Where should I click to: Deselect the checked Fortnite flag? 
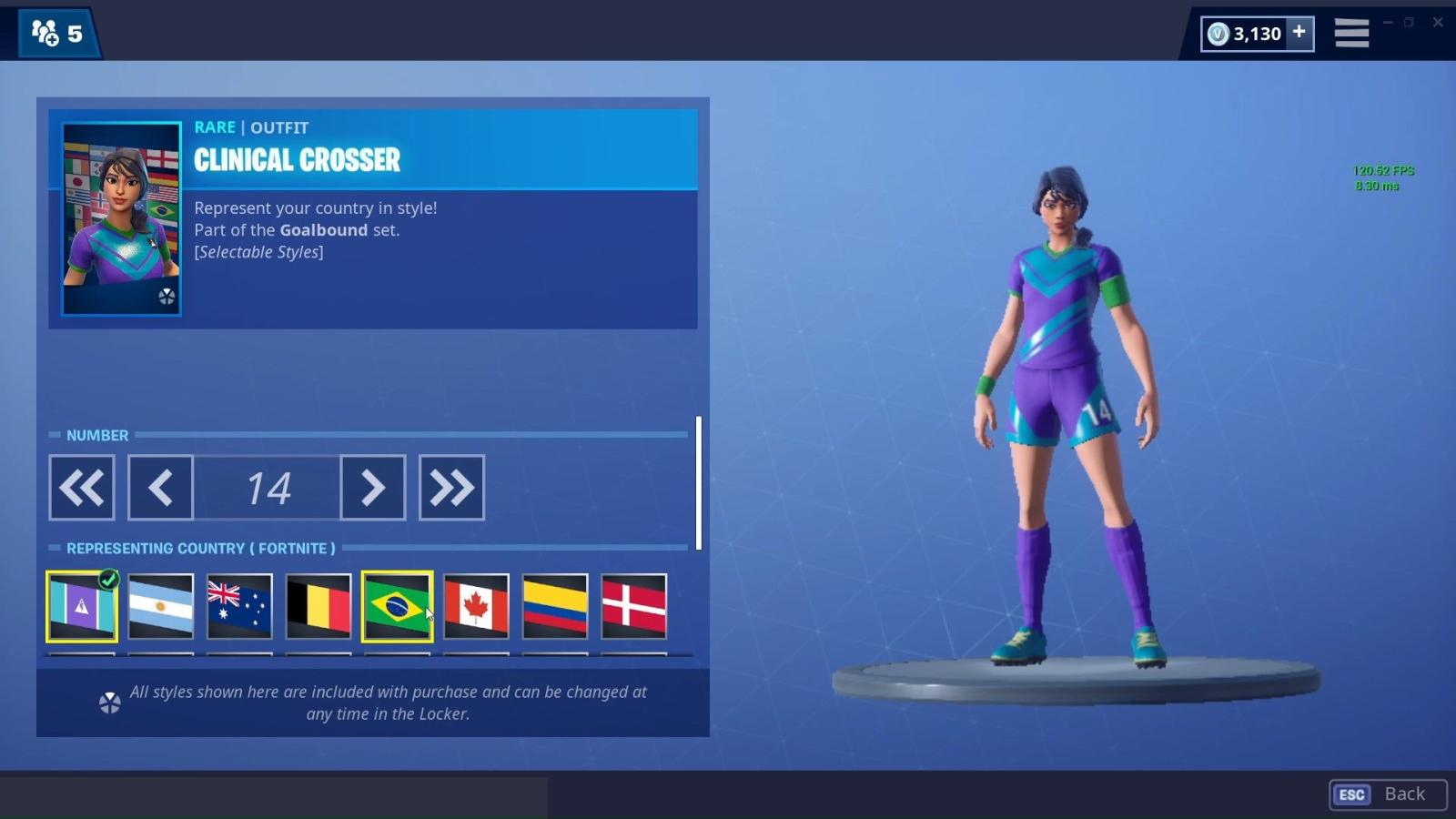tap(81, 606)
